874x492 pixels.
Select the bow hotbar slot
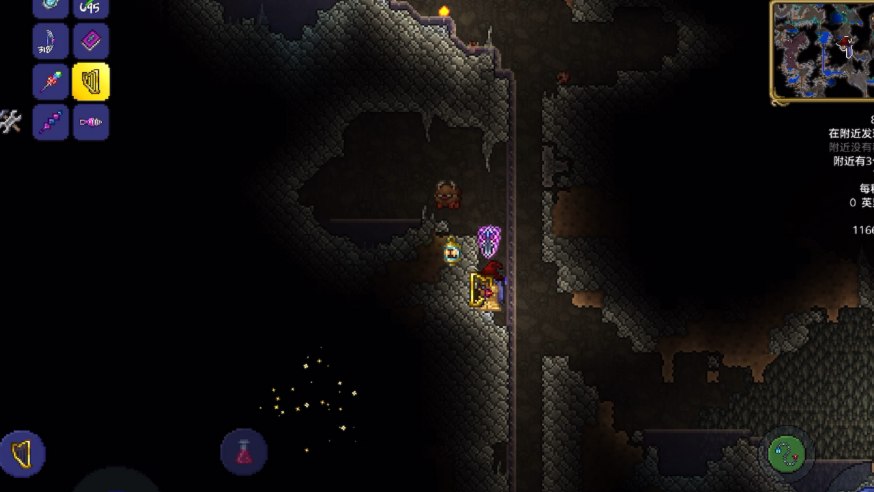point(51,42)
